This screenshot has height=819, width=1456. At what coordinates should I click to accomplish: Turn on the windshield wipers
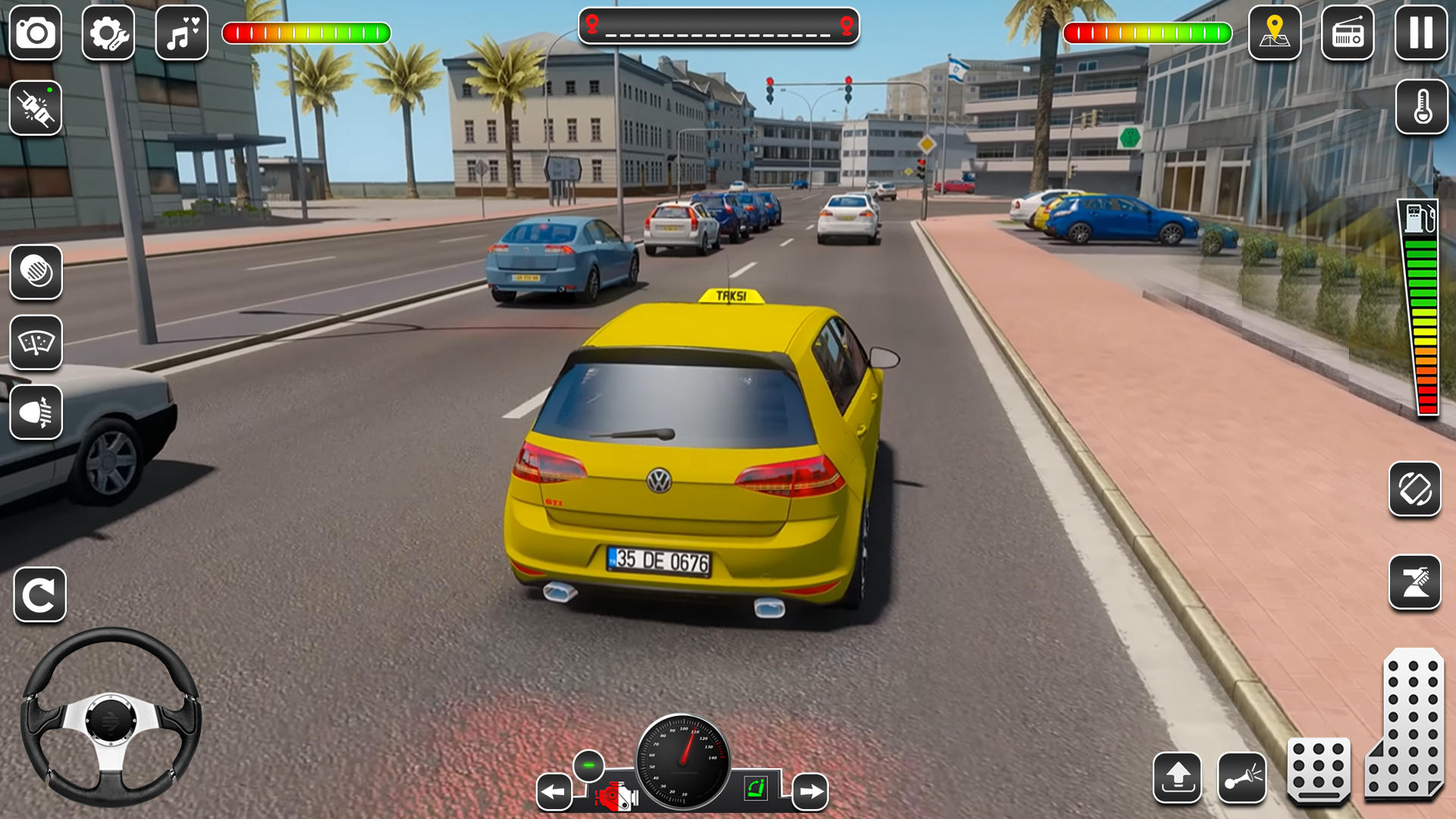36,342
